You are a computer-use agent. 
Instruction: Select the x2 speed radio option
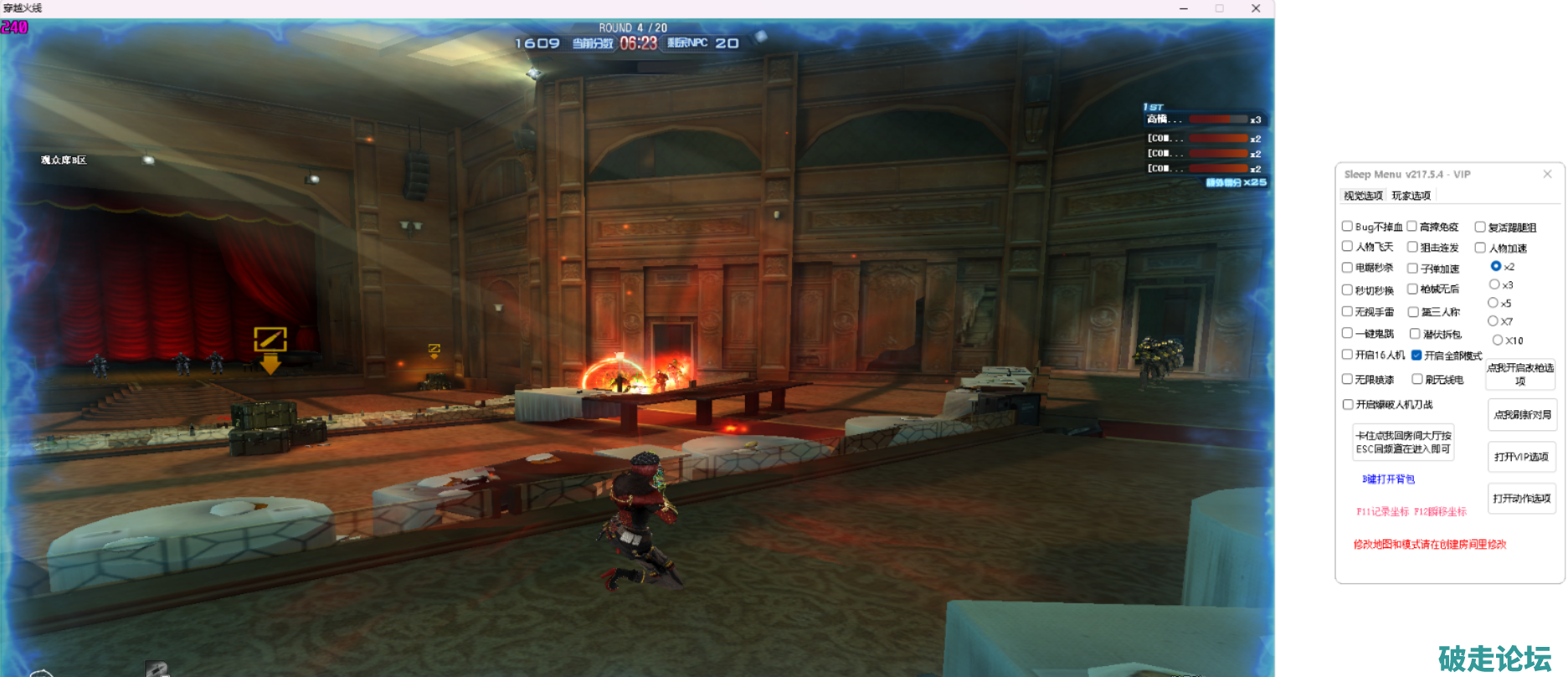coord(1495,266)
